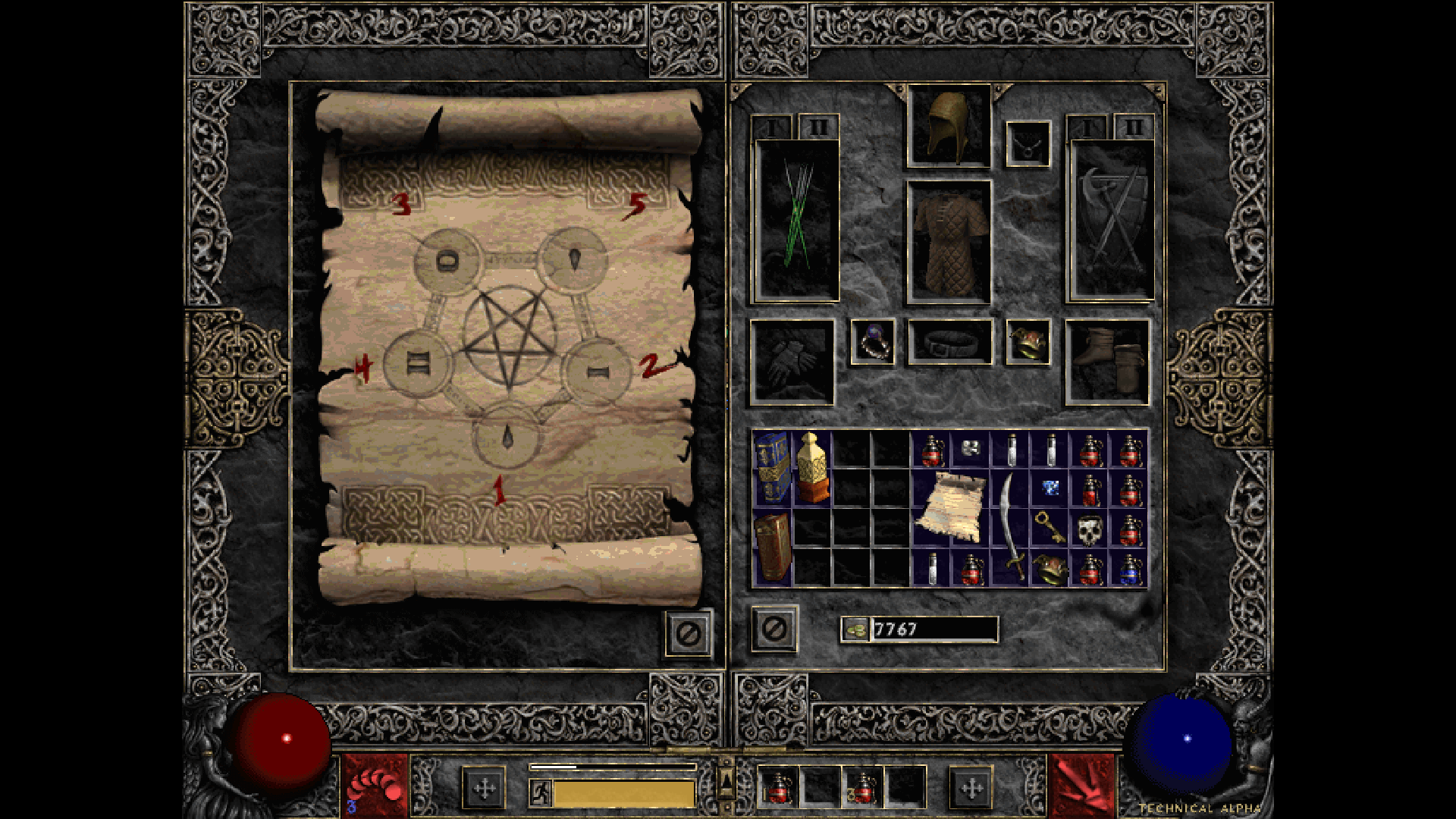Select the equipped ring with purple gem

872,342
